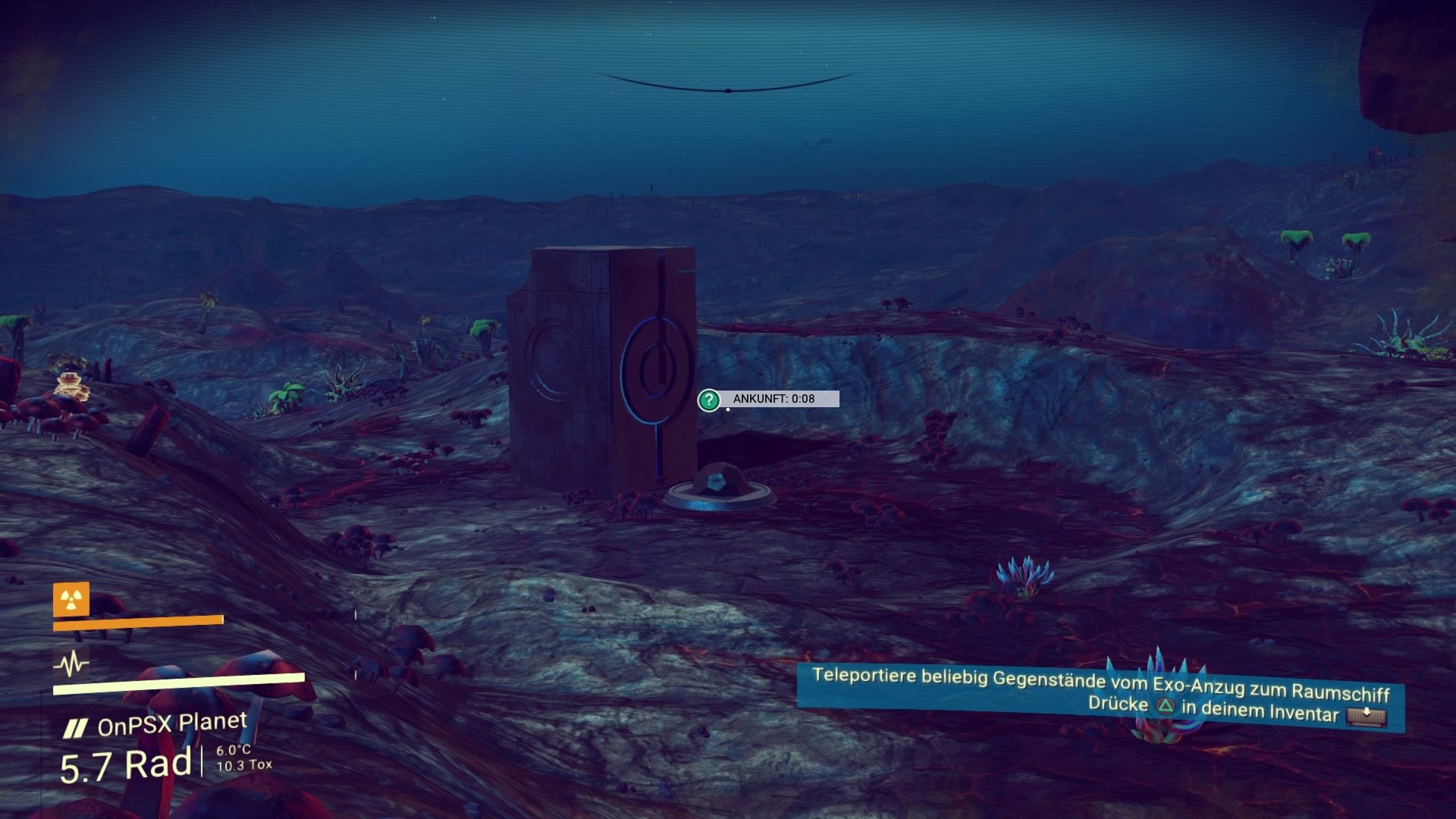This screenshot has height=819, width=1456.
Task: Select the OnPSX Planet name label
Action: pos(174,724)
